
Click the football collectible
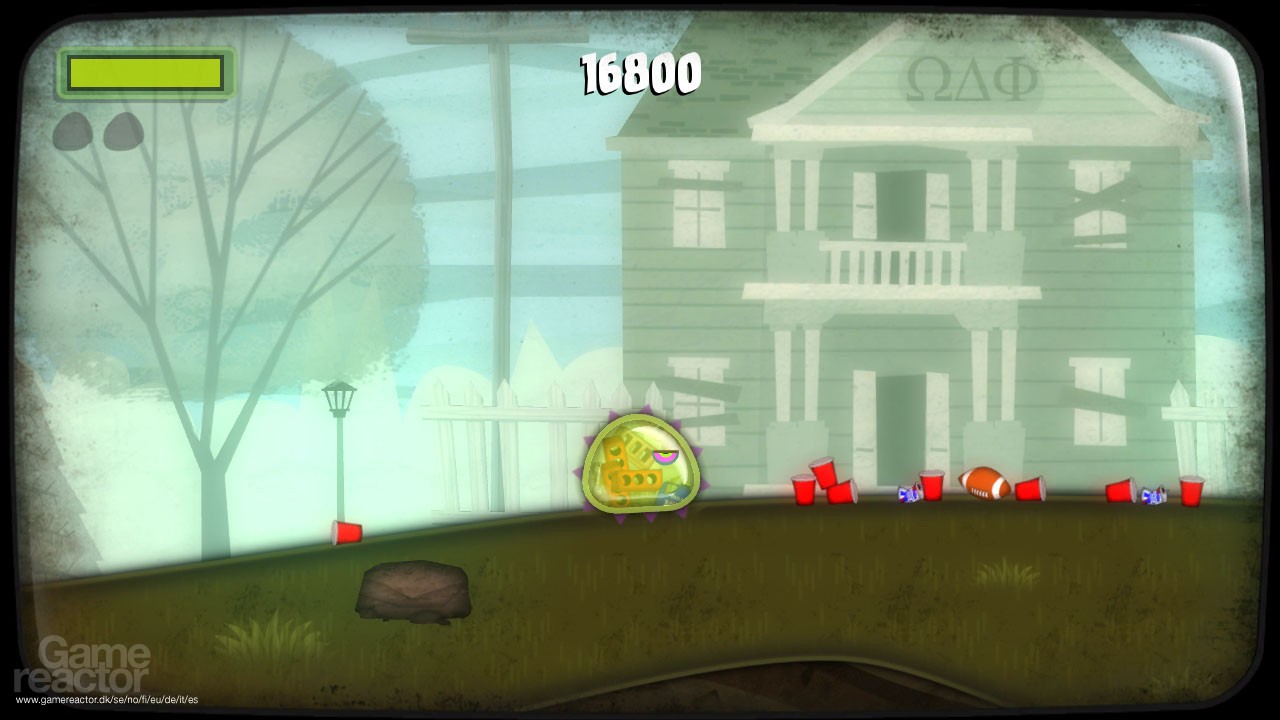point(985,485)
